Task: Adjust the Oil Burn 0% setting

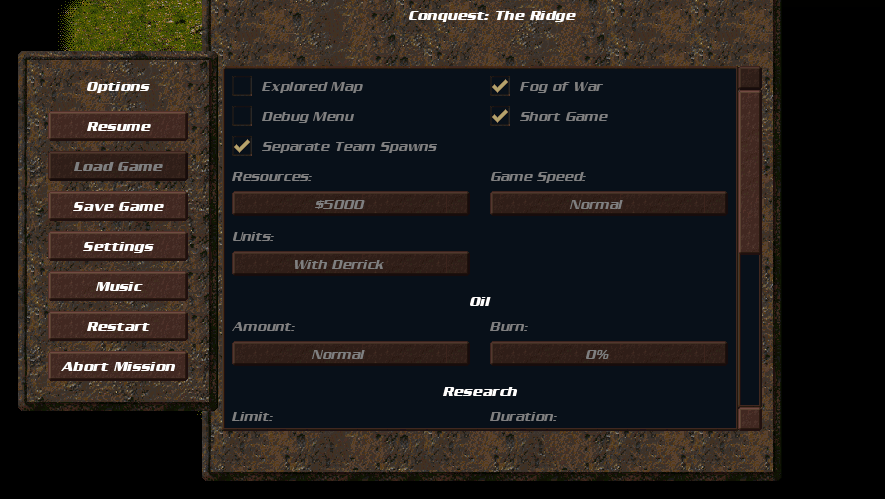Action: (x=608, y=354)
